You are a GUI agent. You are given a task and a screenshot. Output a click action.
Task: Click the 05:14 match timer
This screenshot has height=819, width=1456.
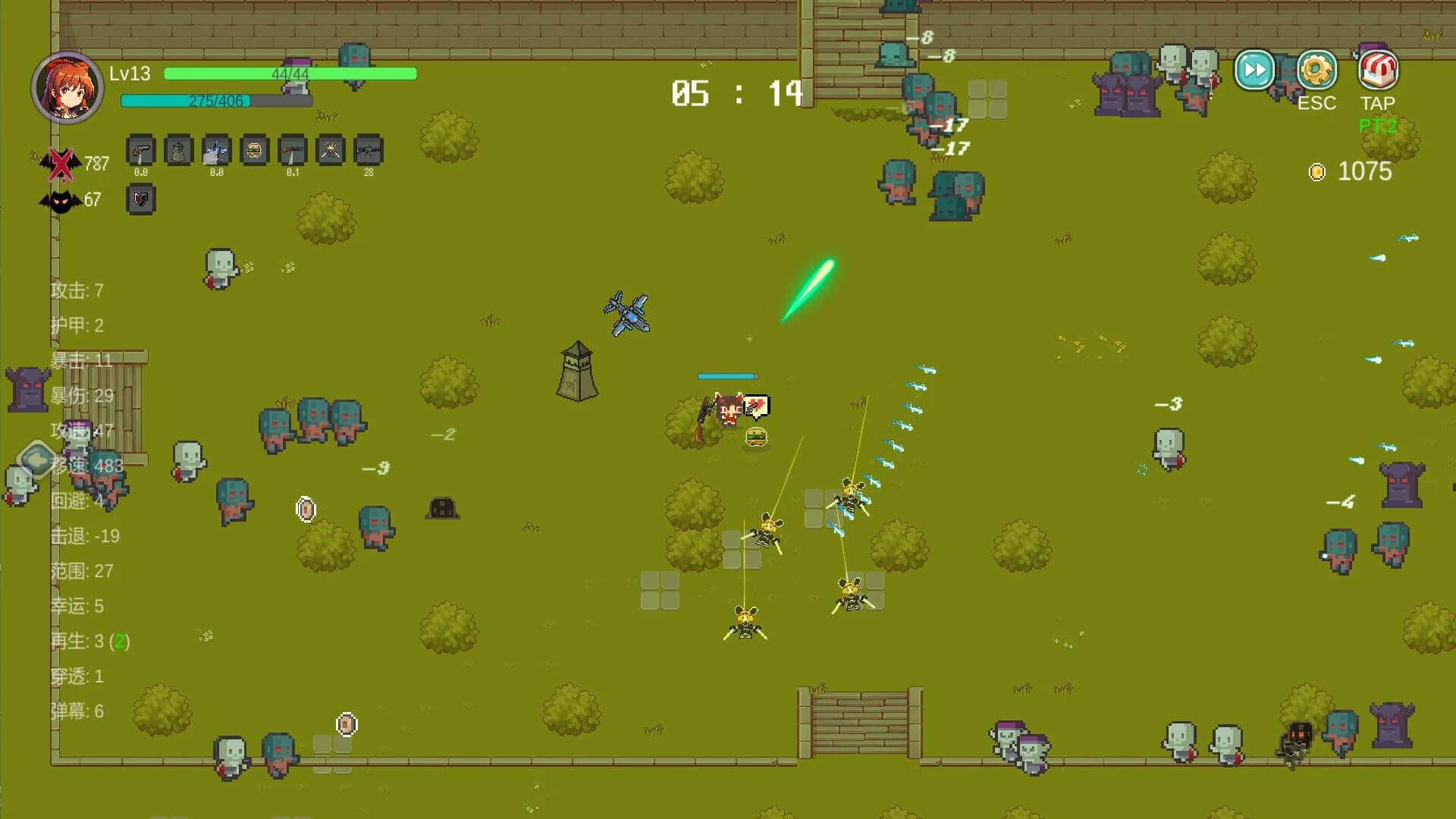733,93
